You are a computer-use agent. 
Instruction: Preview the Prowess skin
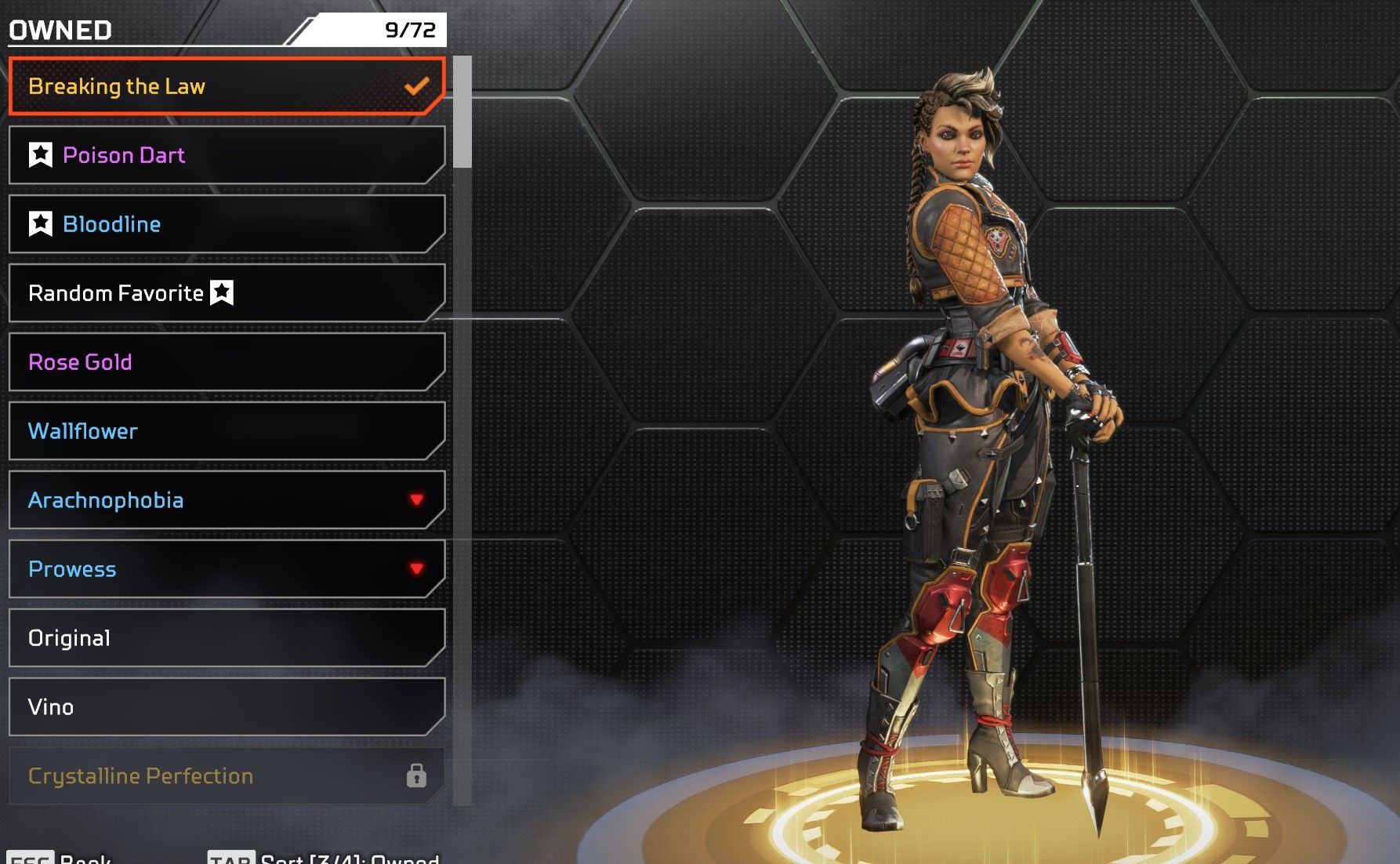(226, 569)
